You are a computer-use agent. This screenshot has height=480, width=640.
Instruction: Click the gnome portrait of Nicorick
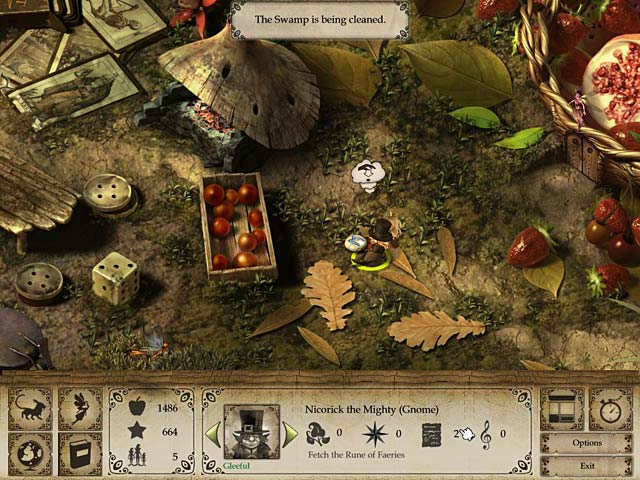point(251,432)
